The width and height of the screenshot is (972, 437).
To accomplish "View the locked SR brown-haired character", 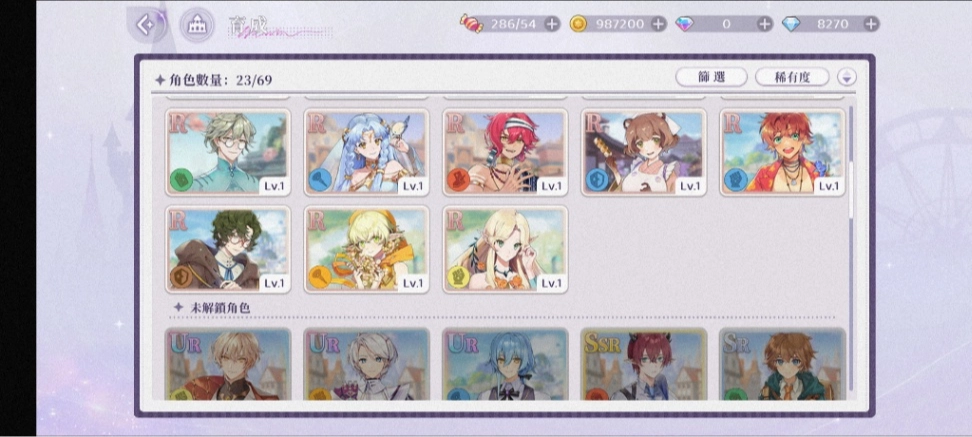I will [x=783, y=365].
